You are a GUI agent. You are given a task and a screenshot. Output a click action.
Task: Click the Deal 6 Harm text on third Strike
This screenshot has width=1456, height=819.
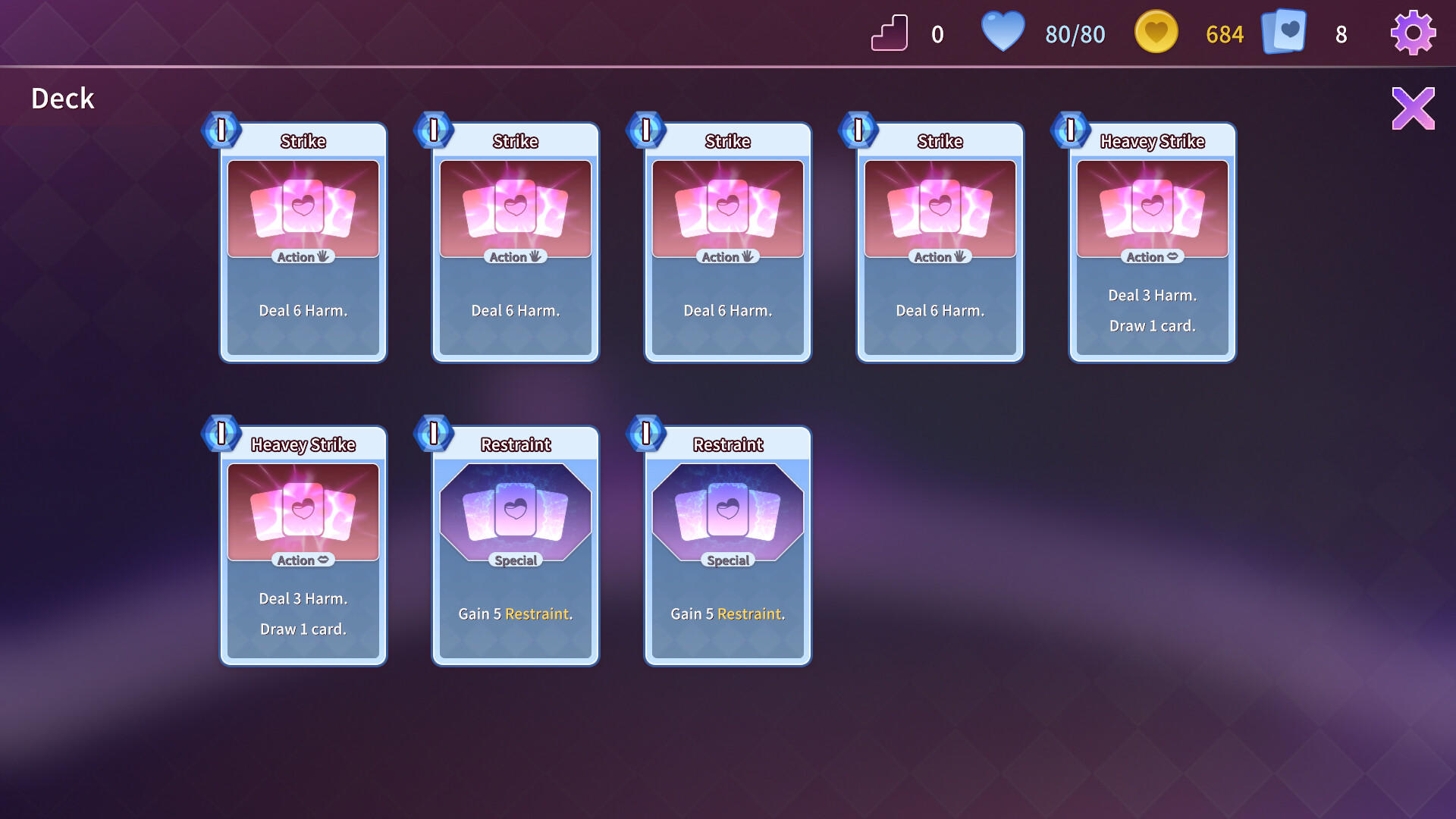click(726, 310)
